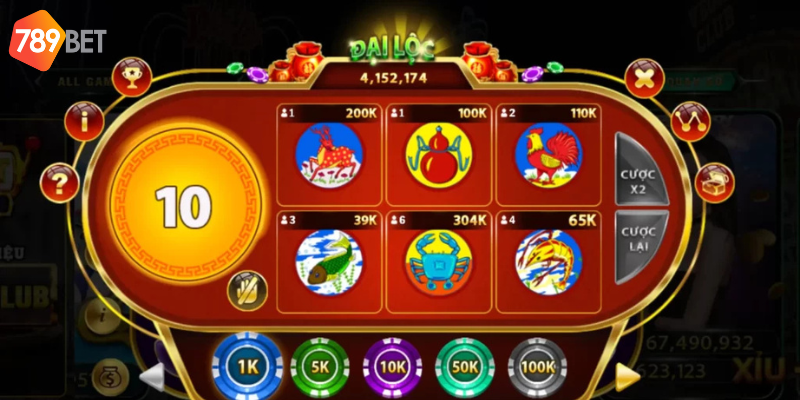Screen dimensions: 800x400
Task: Choose the purple 10K chip
Action: pos(392,367)
